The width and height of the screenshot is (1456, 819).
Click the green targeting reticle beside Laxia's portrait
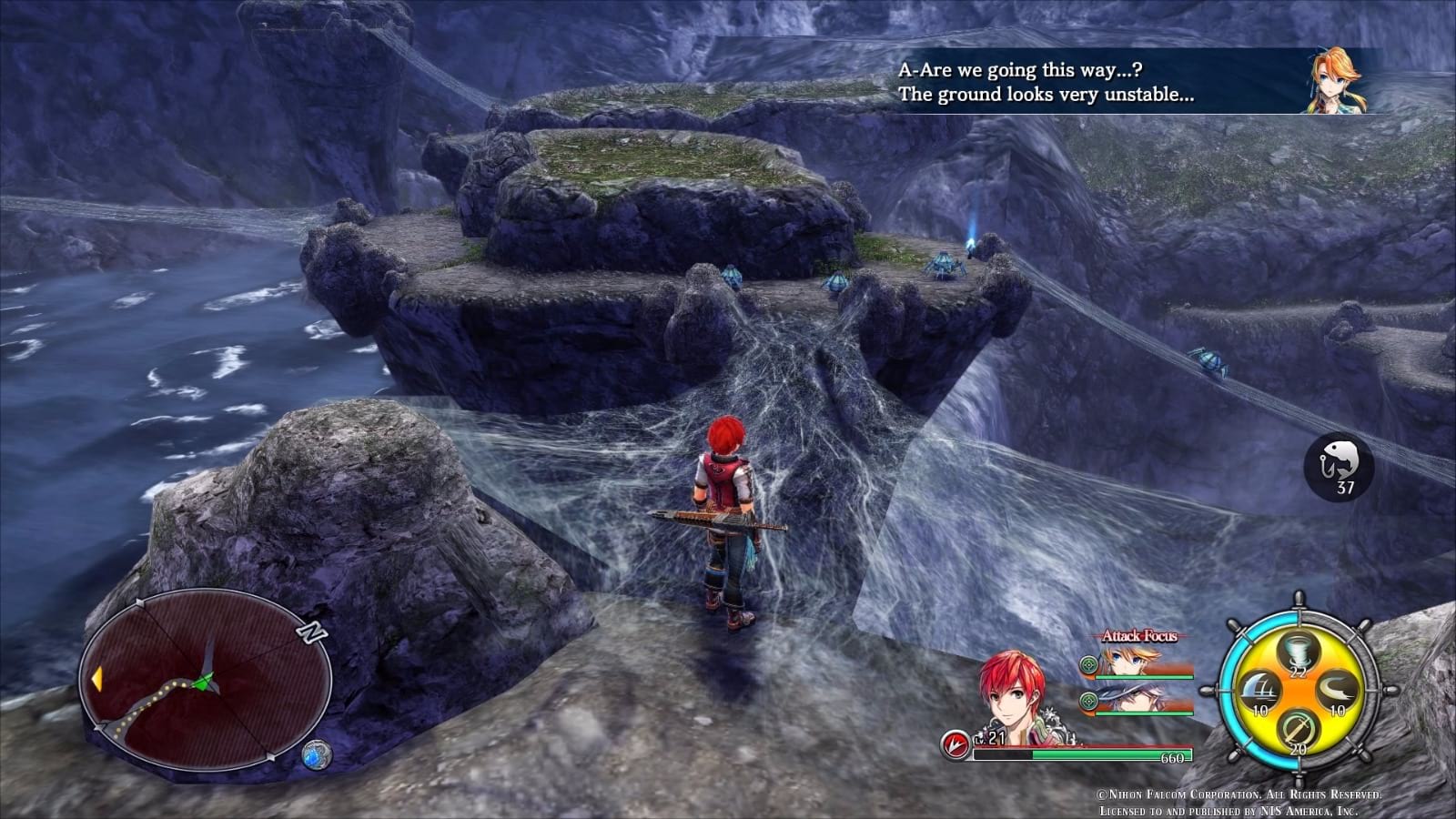(x=1088, y=664)
